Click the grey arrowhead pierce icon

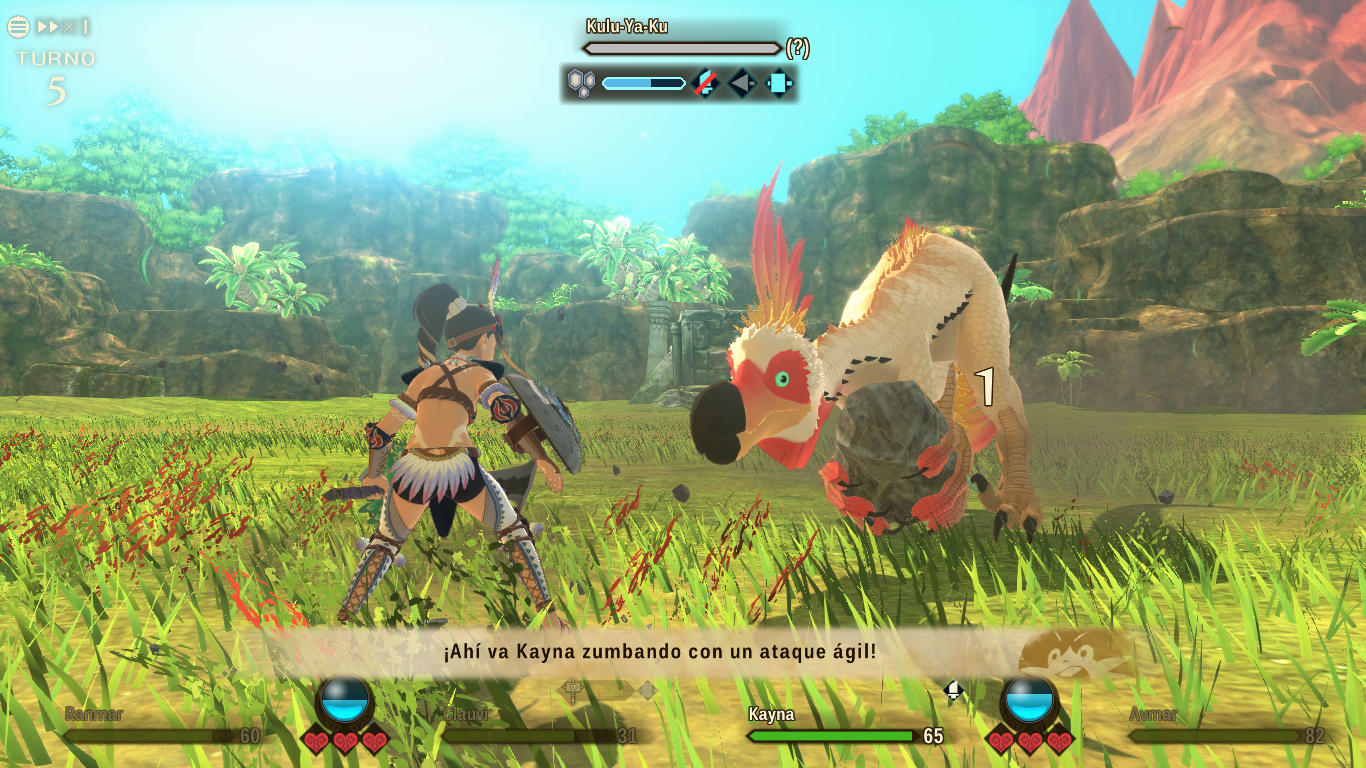(742, 83)
